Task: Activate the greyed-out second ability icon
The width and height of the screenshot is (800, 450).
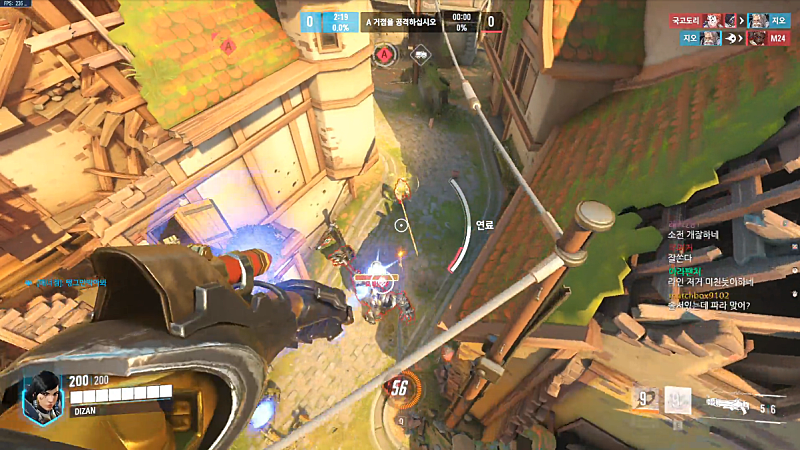Action: pos(677,401)
